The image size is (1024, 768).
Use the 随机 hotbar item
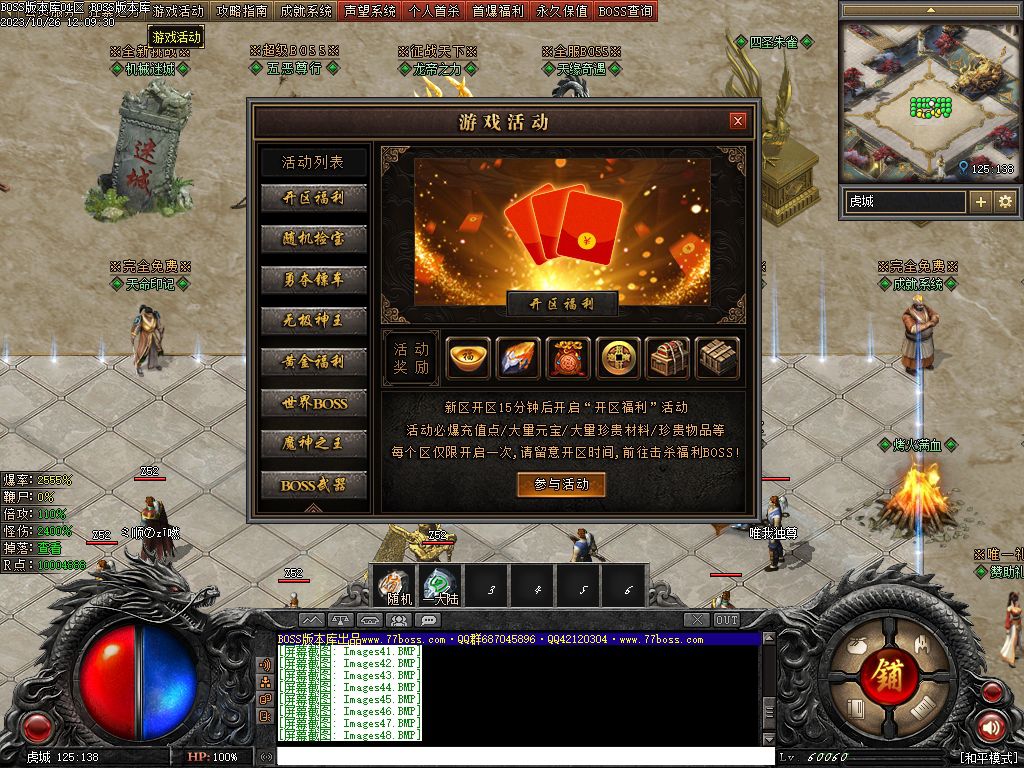coord(399,585)
